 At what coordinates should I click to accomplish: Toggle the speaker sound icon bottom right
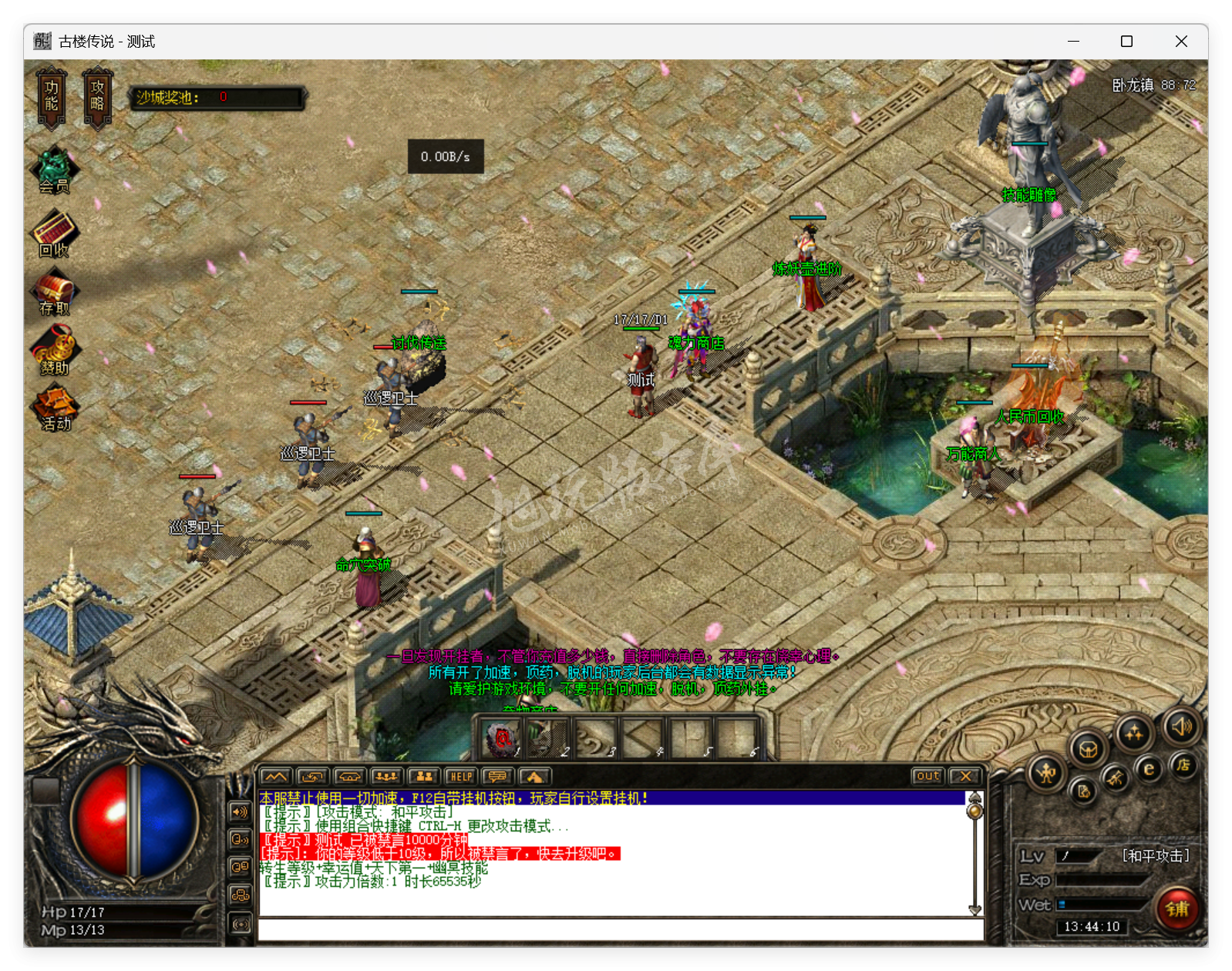tap(1181, 727)
